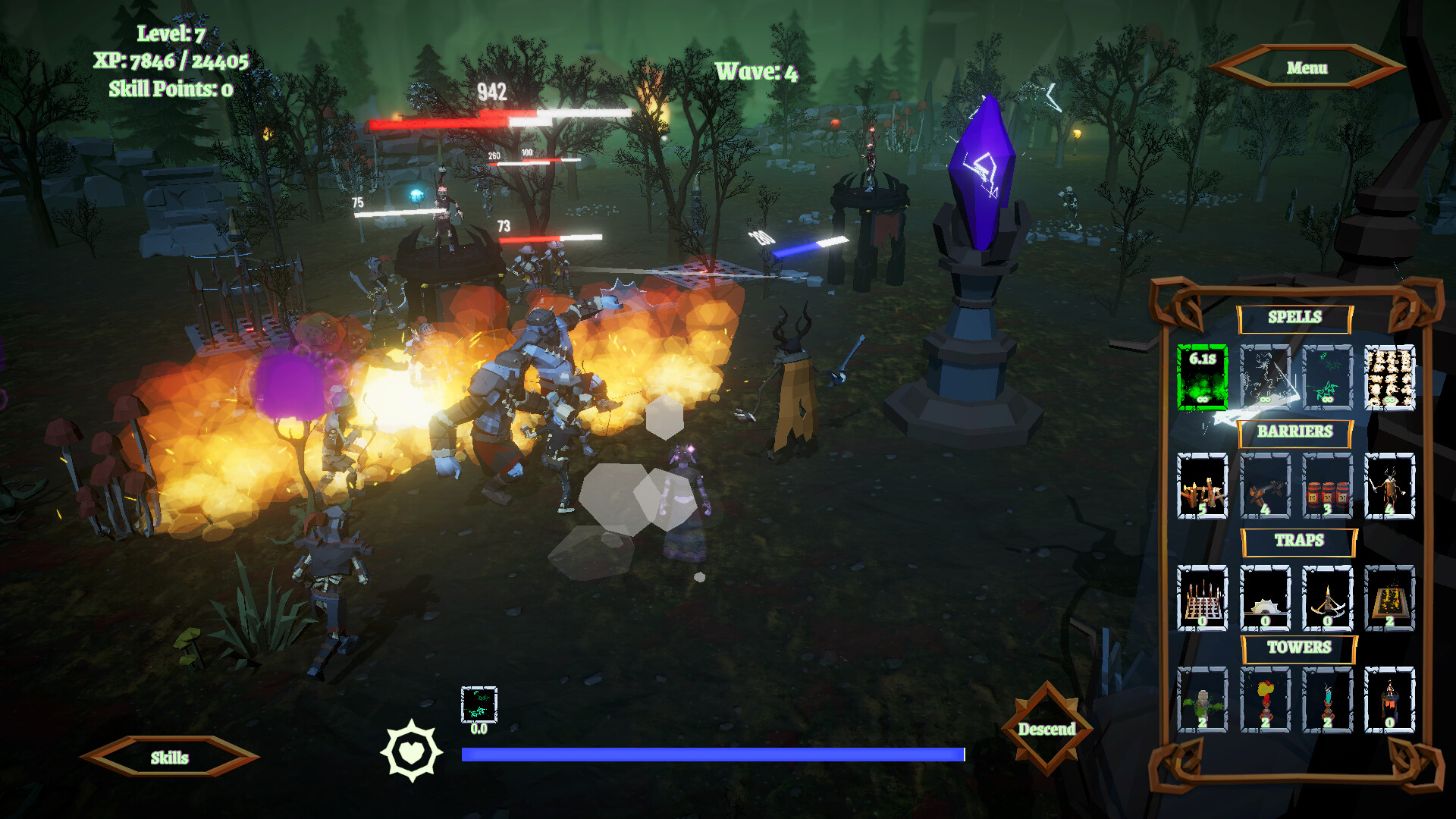Select the green poison cloud spell
The image size is (1456, 819).
(x=1202, y=377)
